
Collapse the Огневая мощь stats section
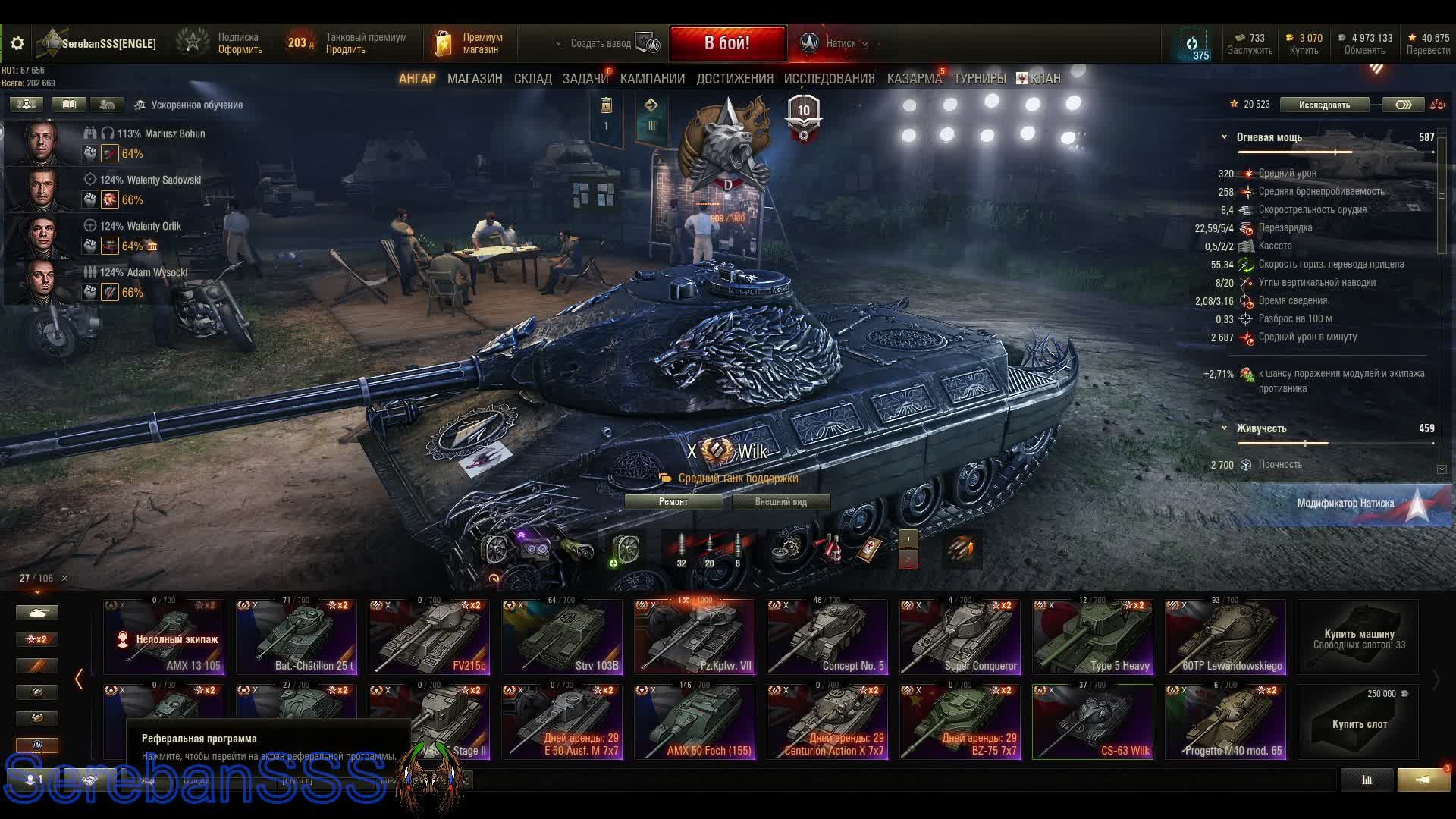(x=1224, y=137)
